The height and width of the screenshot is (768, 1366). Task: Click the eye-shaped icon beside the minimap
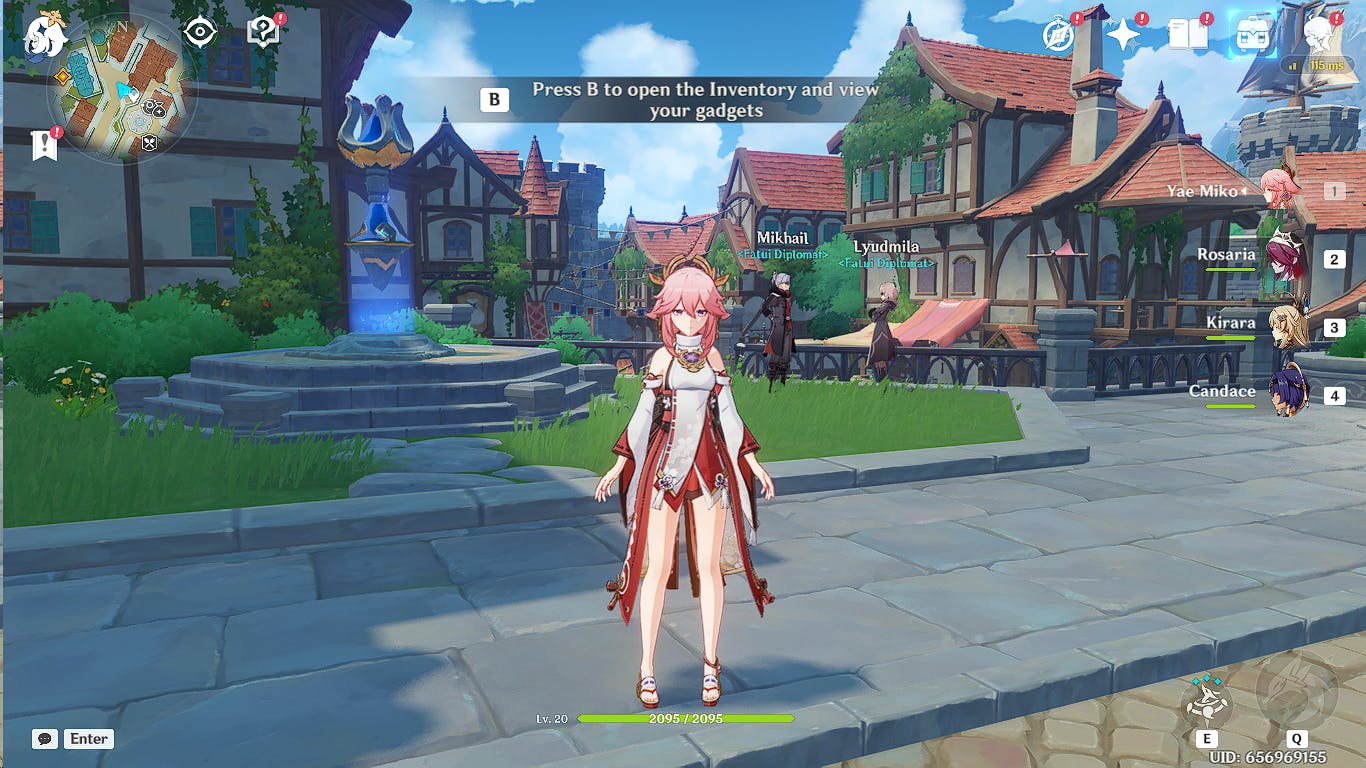200,32
